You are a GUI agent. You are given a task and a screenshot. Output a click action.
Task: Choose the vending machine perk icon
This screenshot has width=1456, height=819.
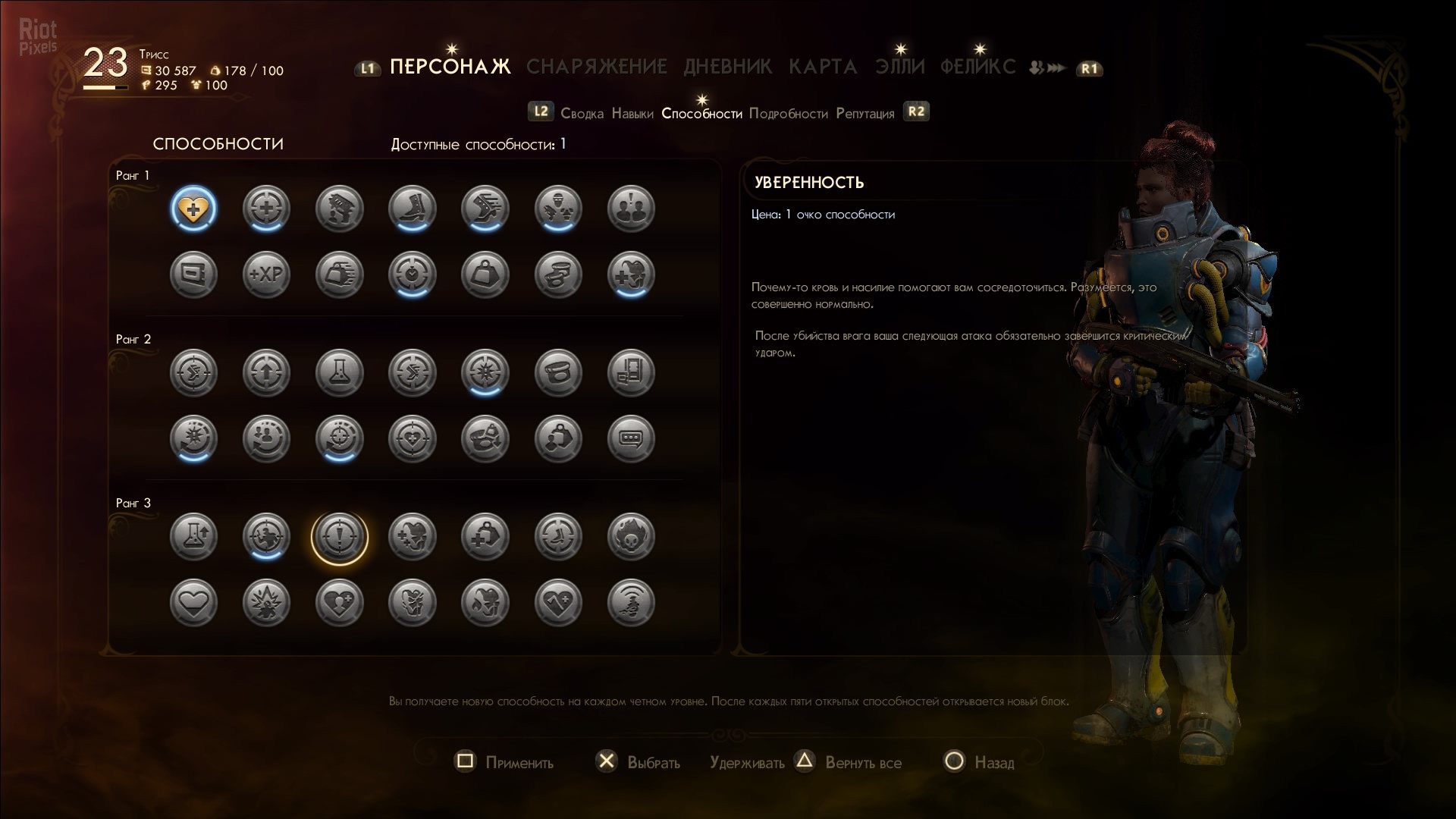point(630,372)
